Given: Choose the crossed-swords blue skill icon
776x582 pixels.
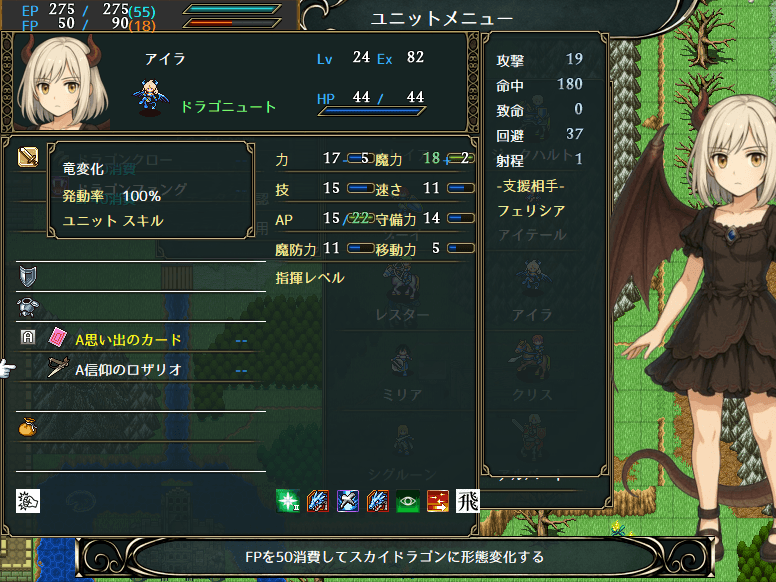Looking at the screenshot, I should click(x=348, y=500).
